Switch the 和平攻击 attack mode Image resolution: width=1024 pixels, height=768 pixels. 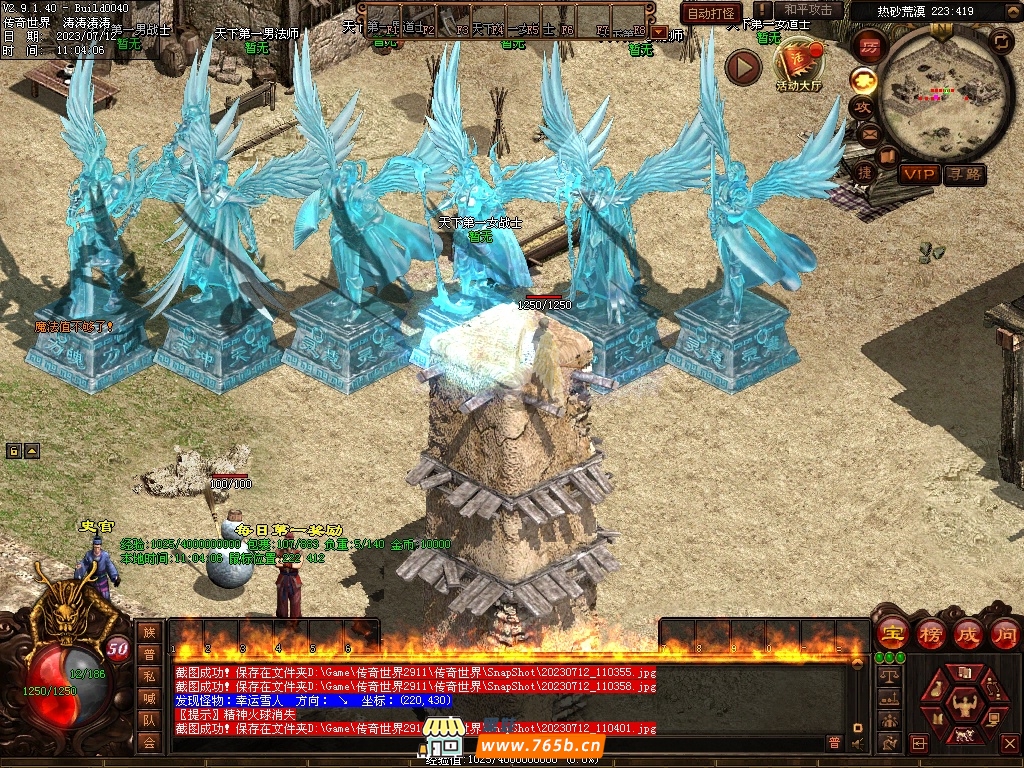click(x=807, y=11)
